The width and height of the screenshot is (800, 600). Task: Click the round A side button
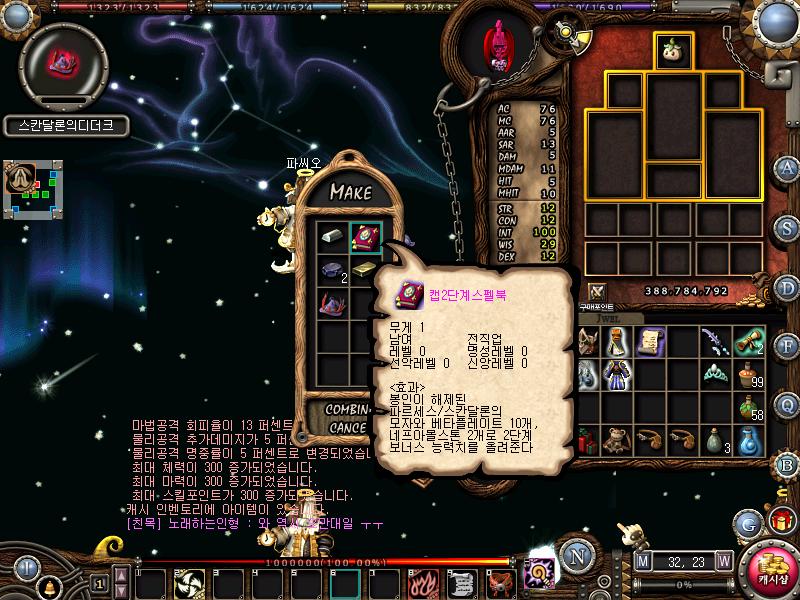[x=788, y=168]
